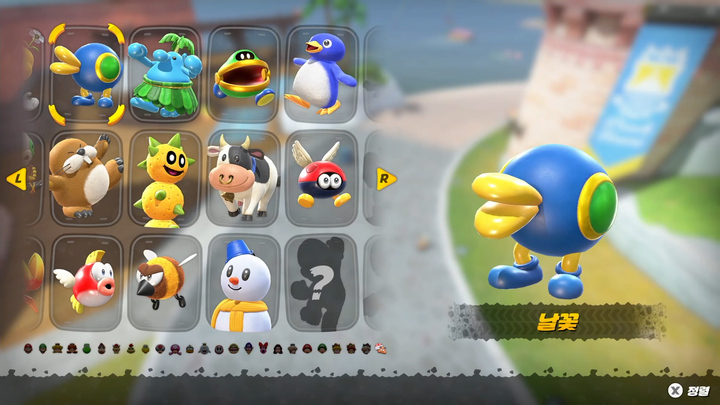Go to the previous character page arrow

(x=16, y=179)
